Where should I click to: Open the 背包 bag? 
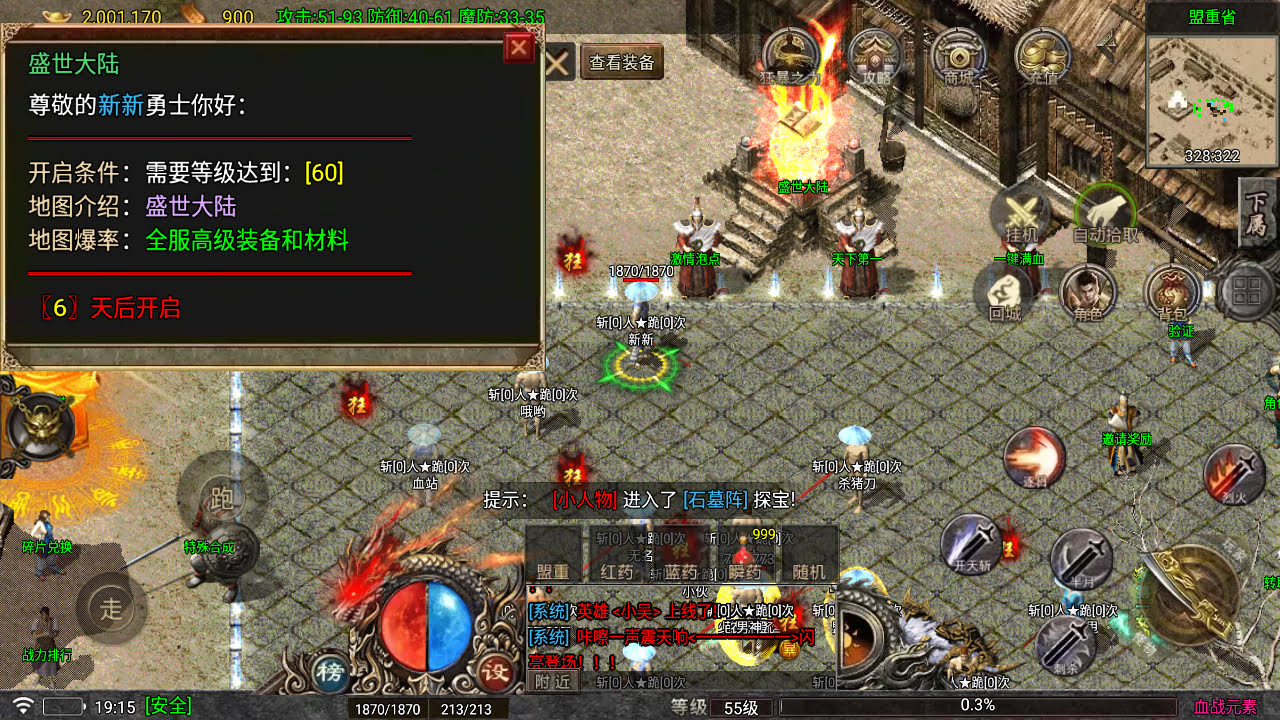[x=1172, y=294]
